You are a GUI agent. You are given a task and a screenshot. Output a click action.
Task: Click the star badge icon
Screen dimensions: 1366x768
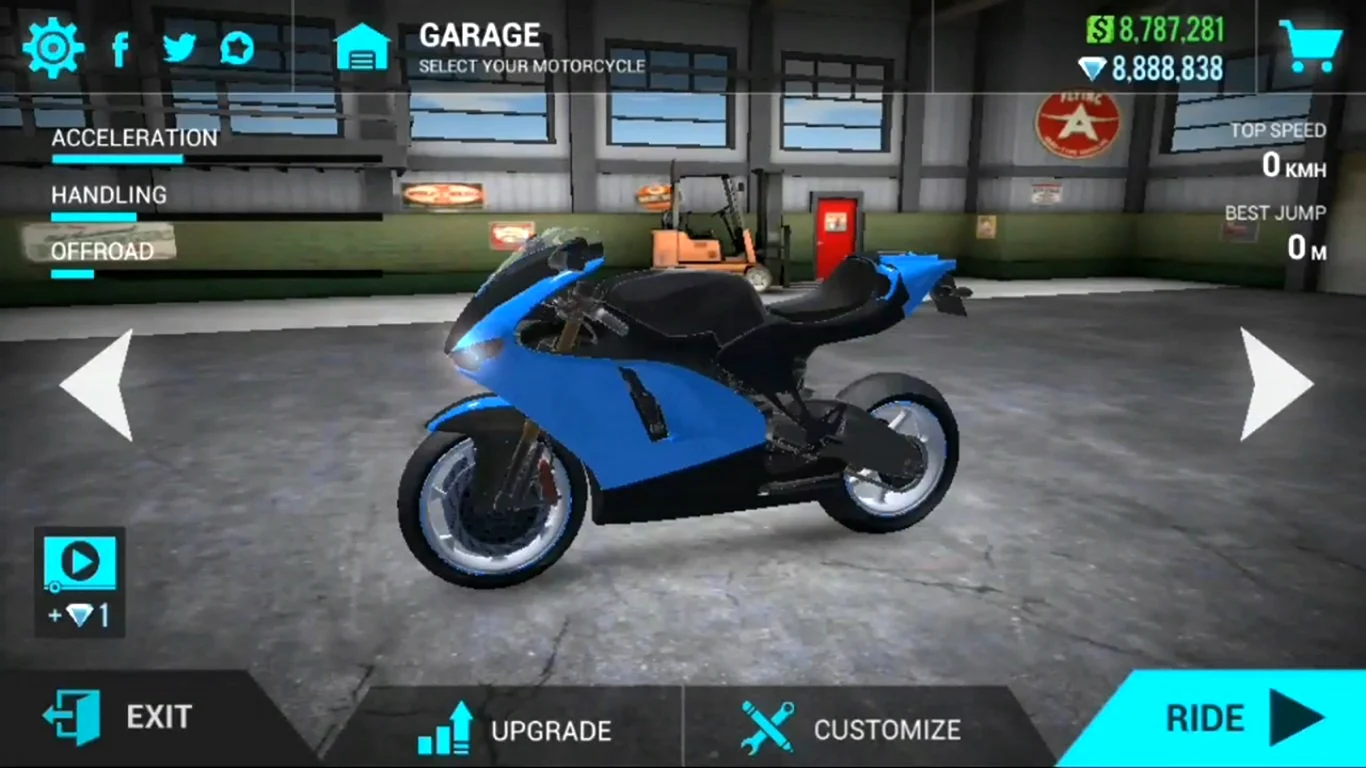237,47
